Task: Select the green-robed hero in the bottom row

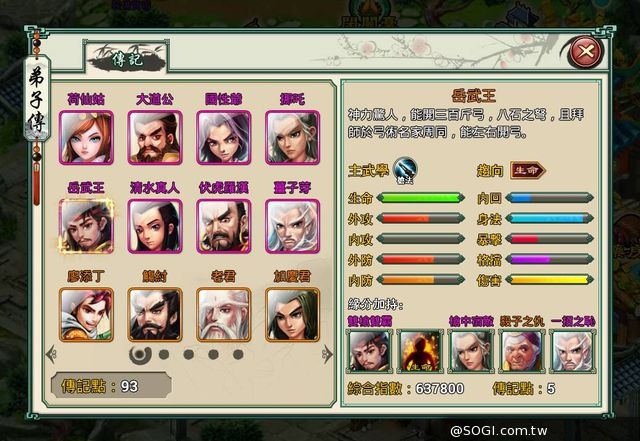Action: point(291,314)
